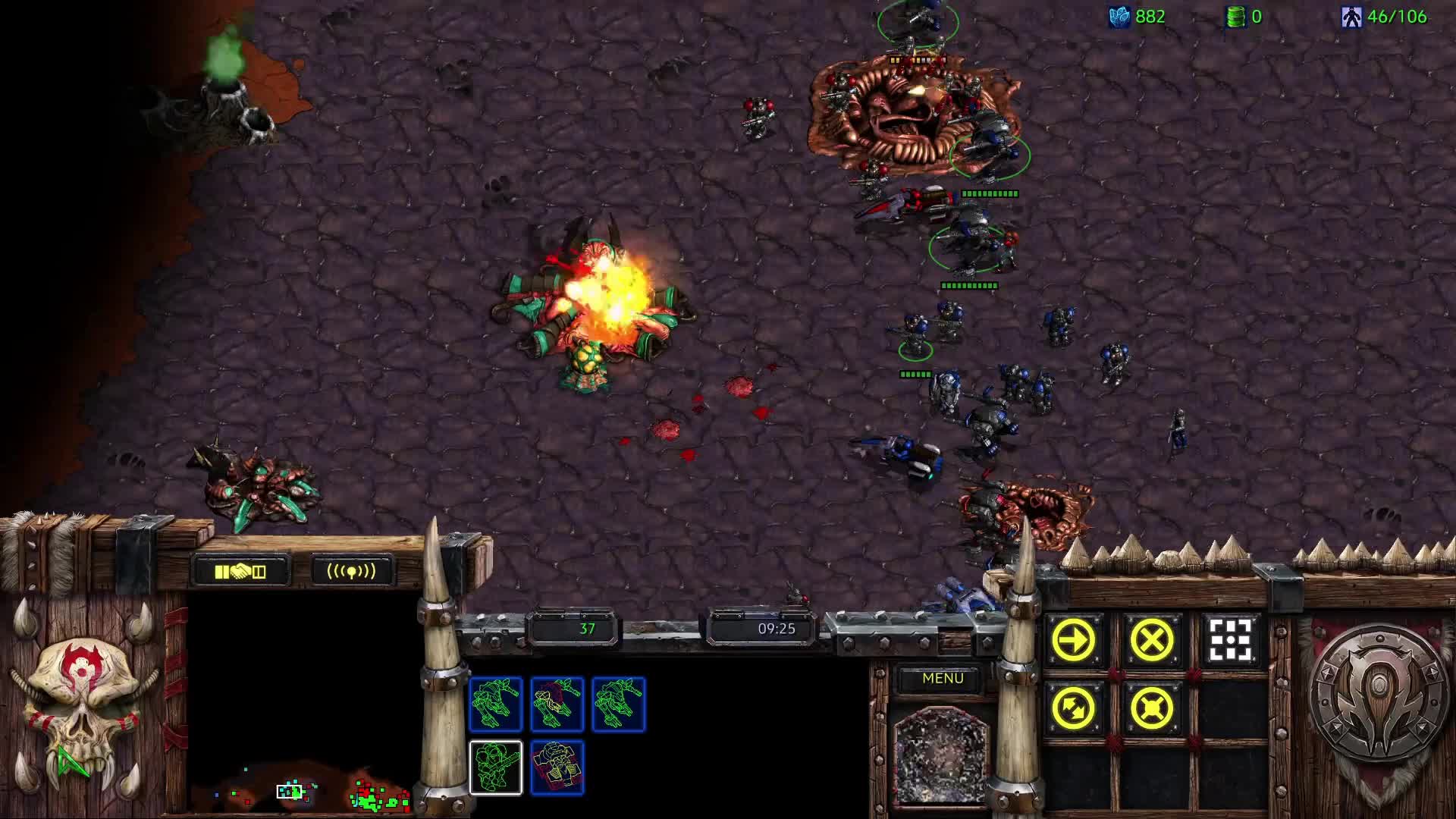
Task: Select the highlighted marine wireframe
Action: (x=497, y=767)
